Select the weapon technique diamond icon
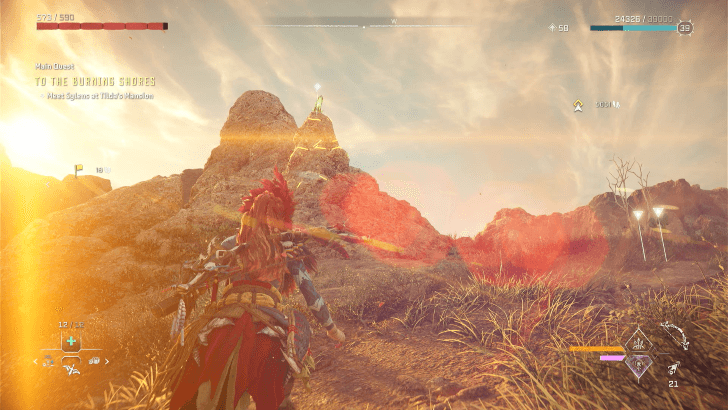Image resolution: width=728 pixels, height=410 pixels. pos(636,343)
